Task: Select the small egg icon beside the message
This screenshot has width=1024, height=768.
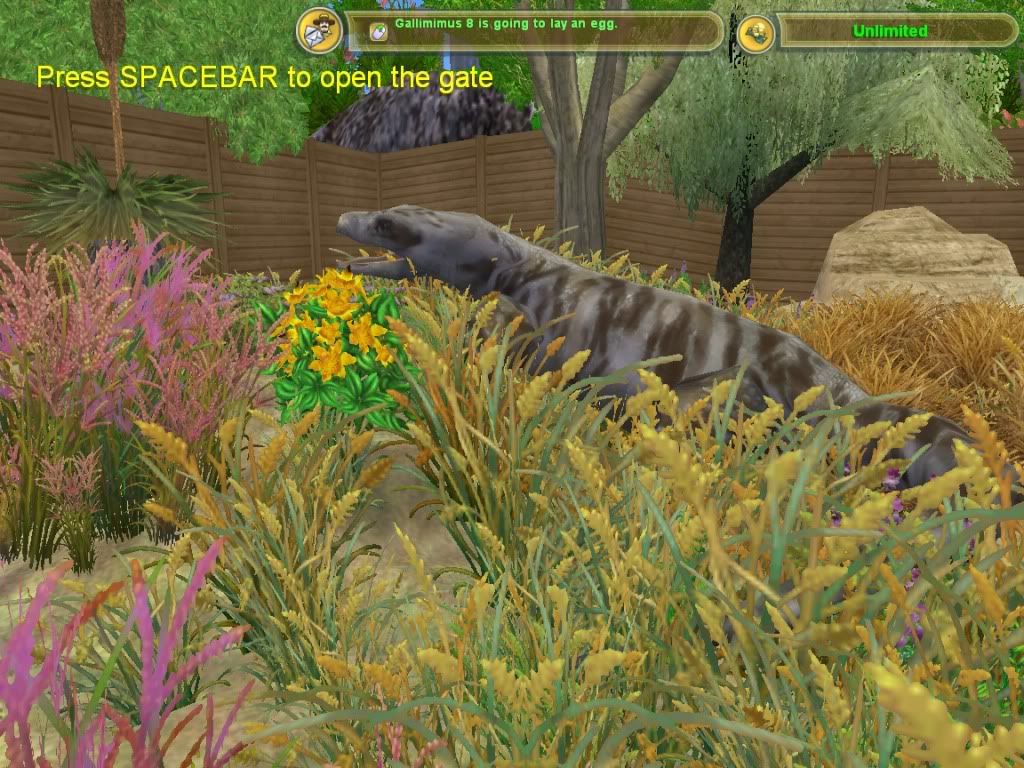Action: click(x=378, y=31)
